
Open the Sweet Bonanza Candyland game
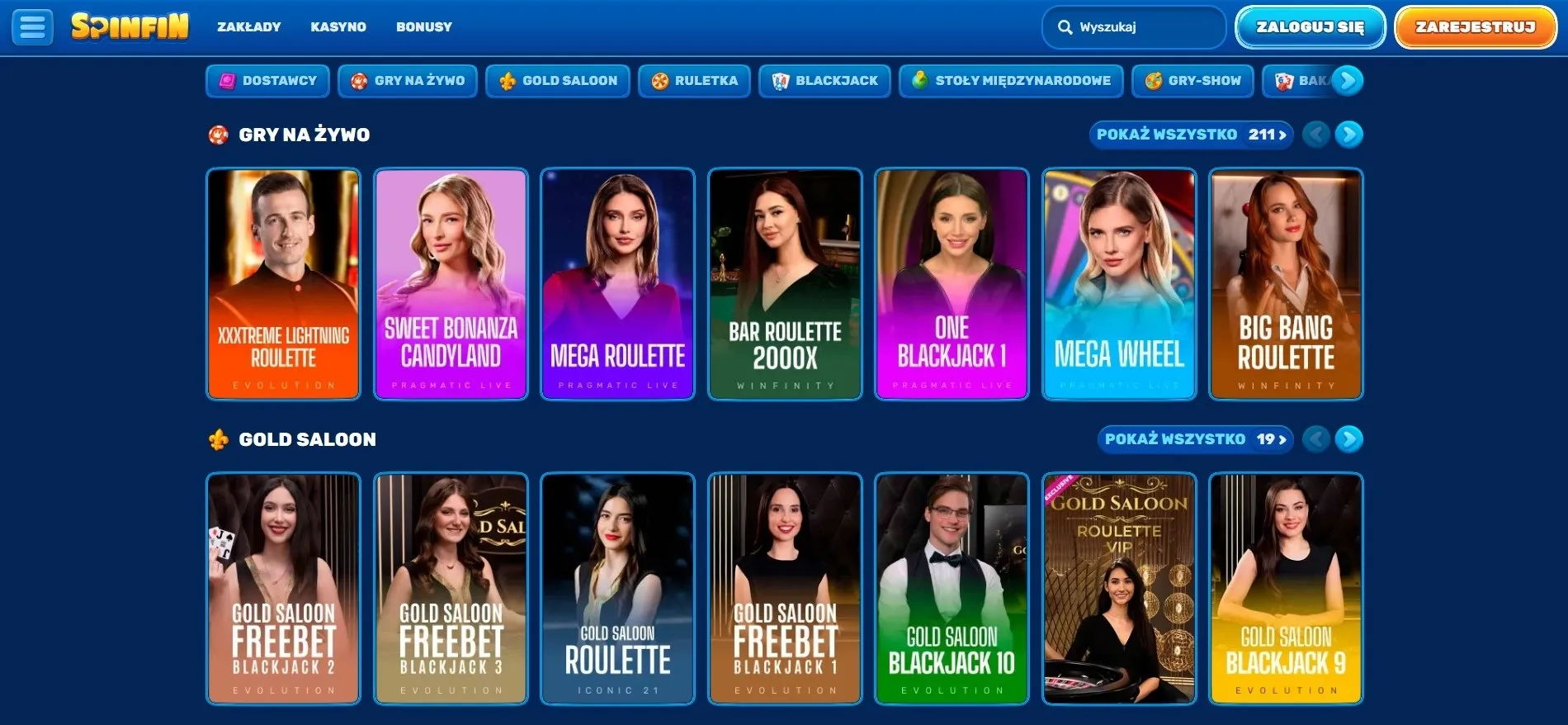tap(451, 284)
